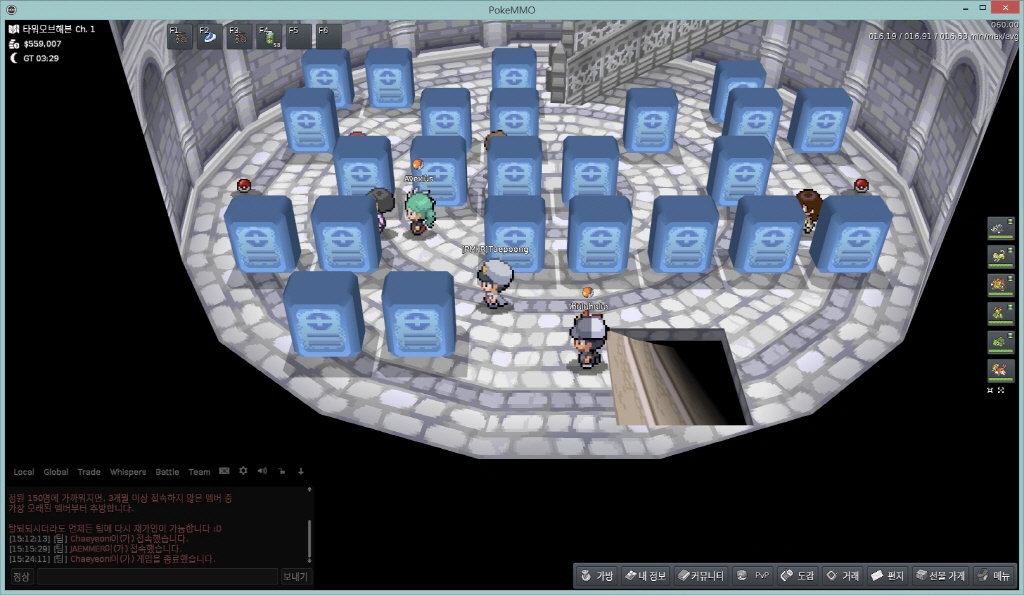Switch to the Trade chat tab
The height and width of the screenshot is (595, 1024).
(x=89, y=472)
